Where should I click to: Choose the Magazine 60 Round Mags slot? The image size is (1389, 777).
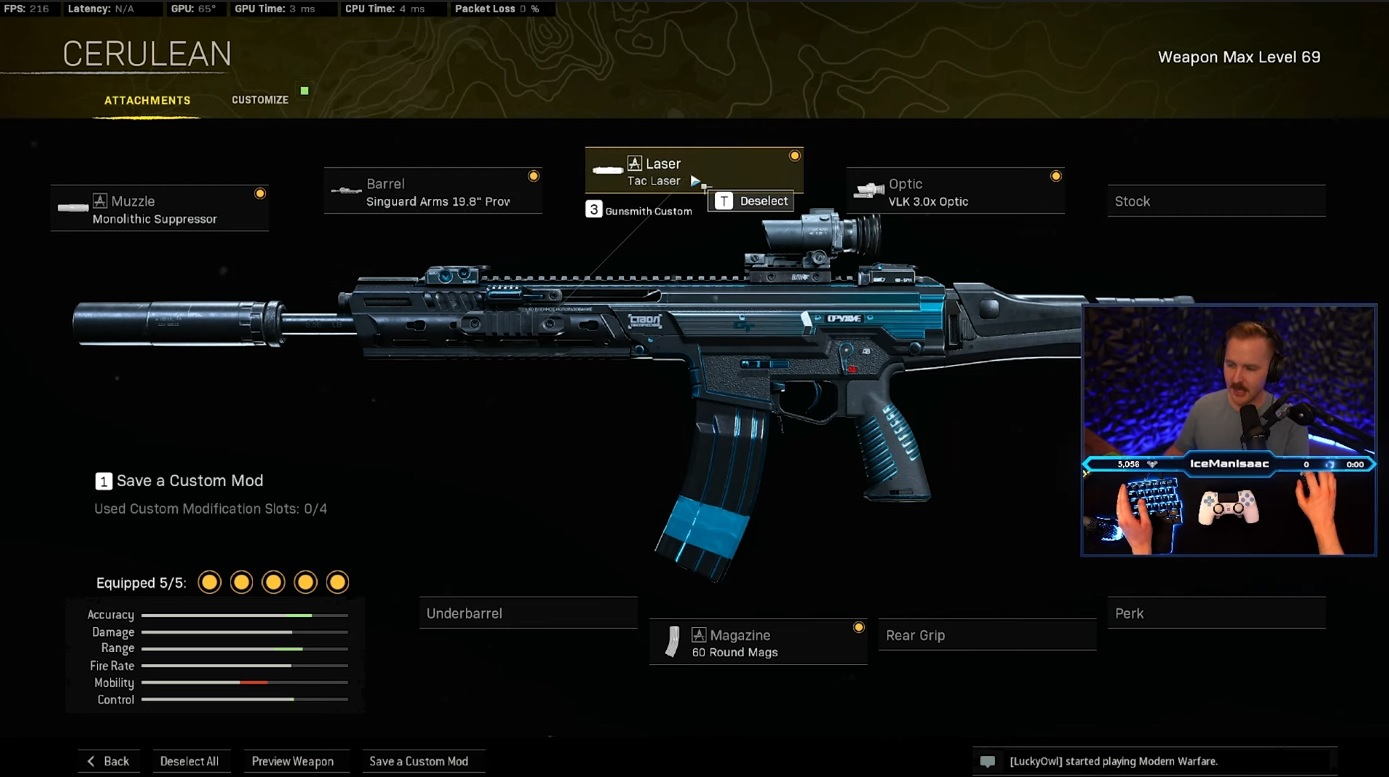[758, 643]
